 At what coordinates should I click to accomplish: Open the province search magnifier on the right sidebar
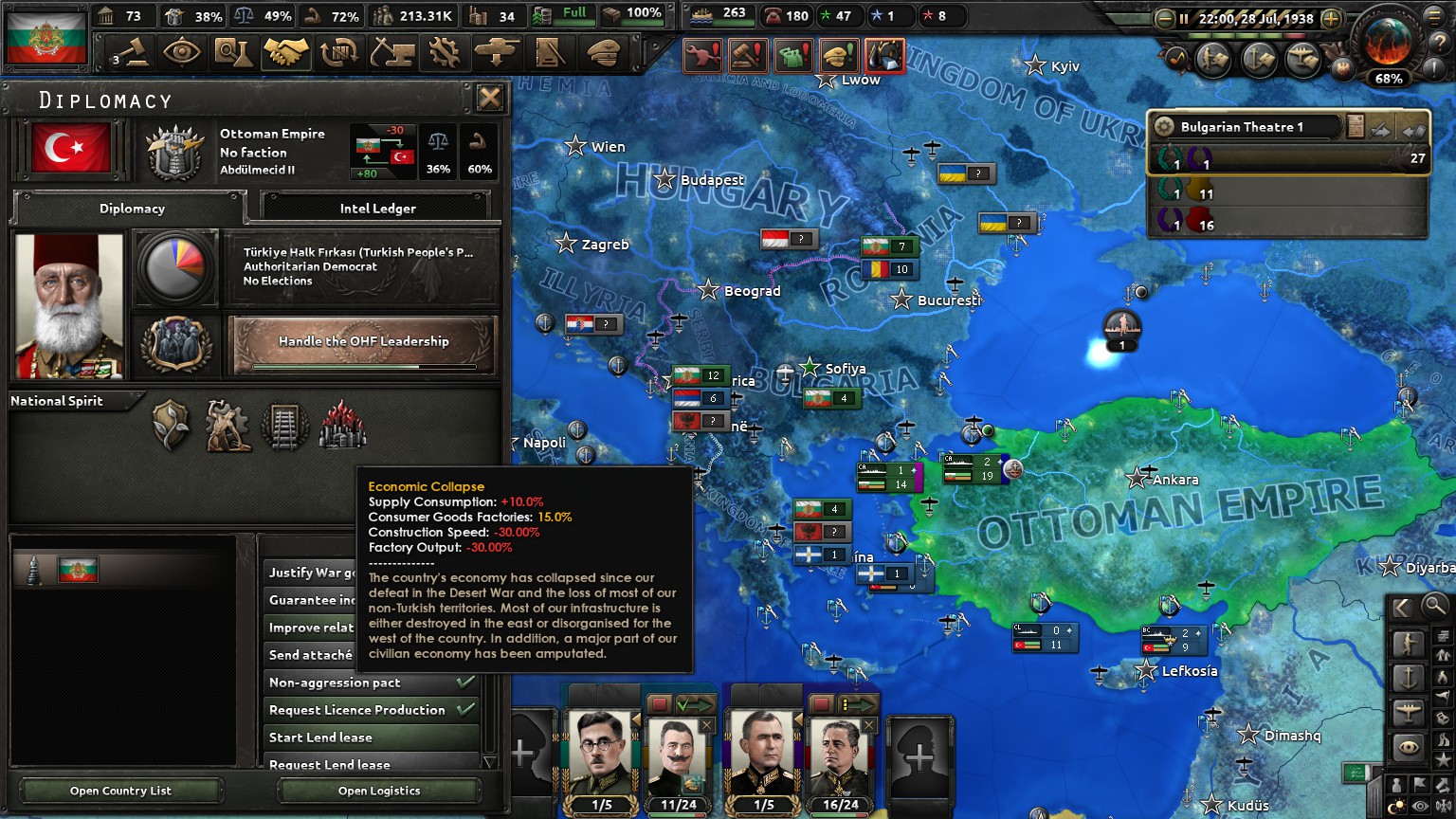coord(1434,608)
